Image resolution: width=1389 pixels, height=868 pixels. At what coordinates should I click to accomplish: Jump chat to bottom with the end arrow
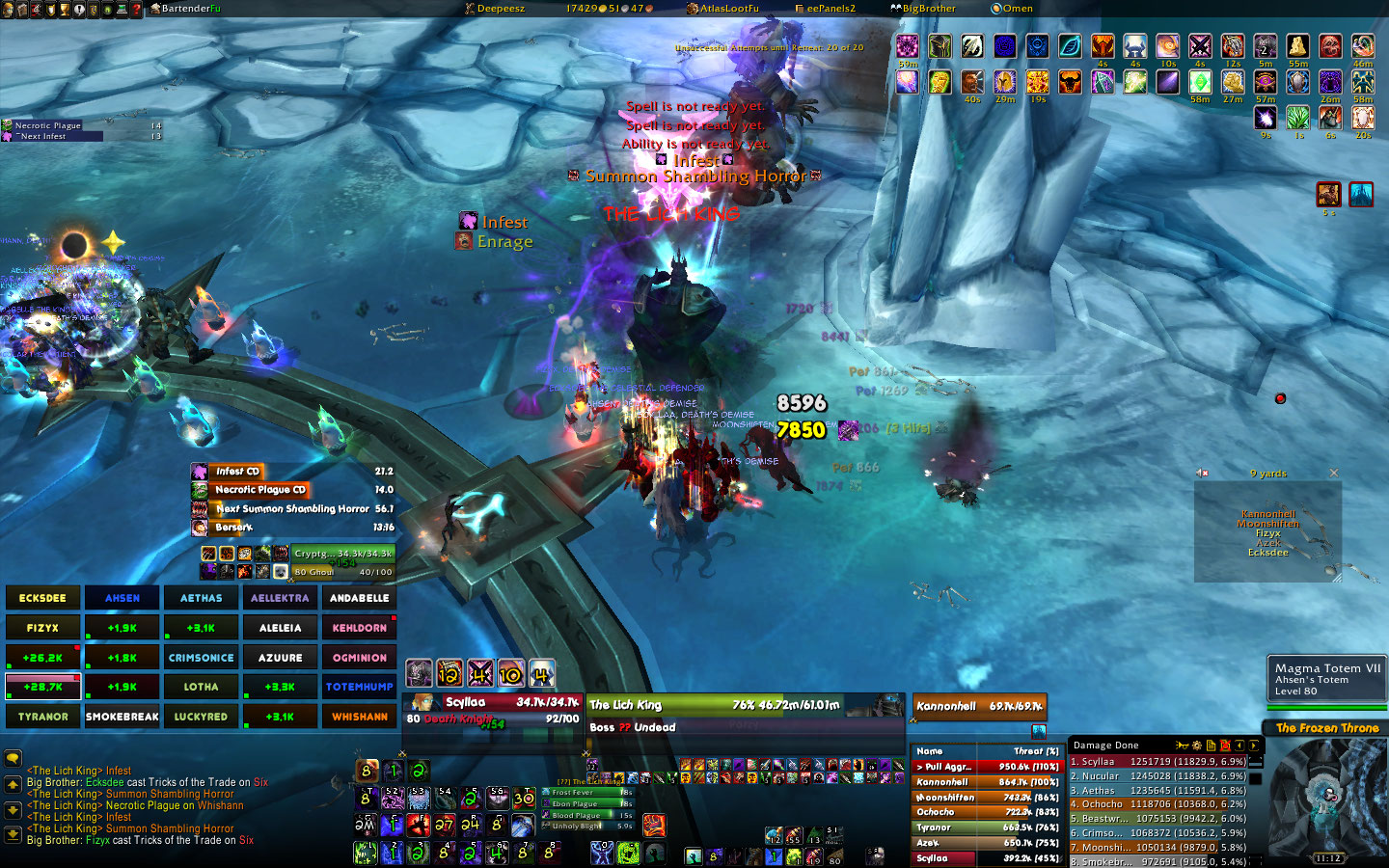[x=13, y=834]
